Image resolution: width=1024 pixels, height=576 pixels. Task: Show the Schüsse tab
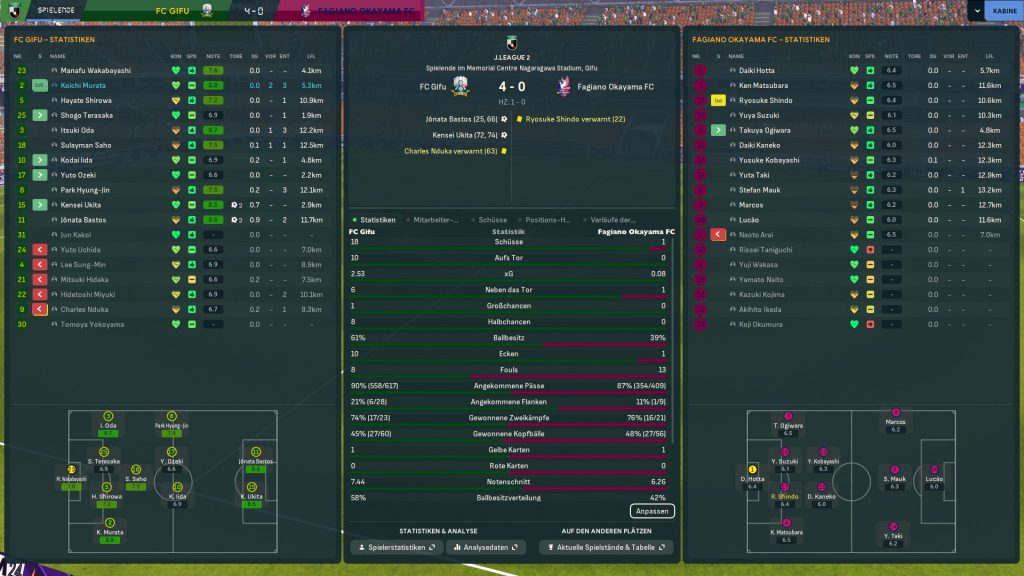click(493, 220)
